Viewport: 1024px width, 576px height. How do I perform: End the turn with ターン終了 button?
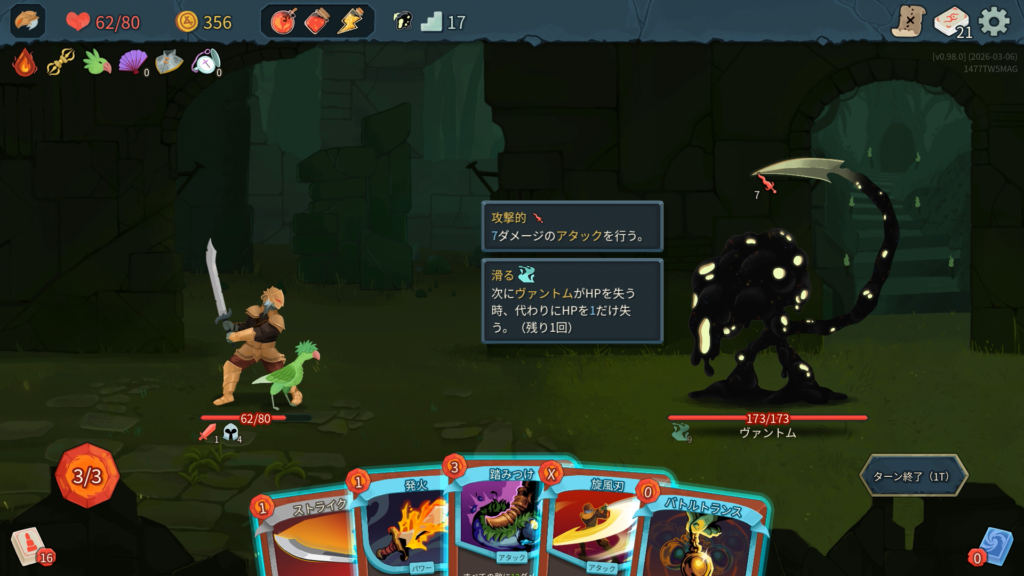coord(913,476)
